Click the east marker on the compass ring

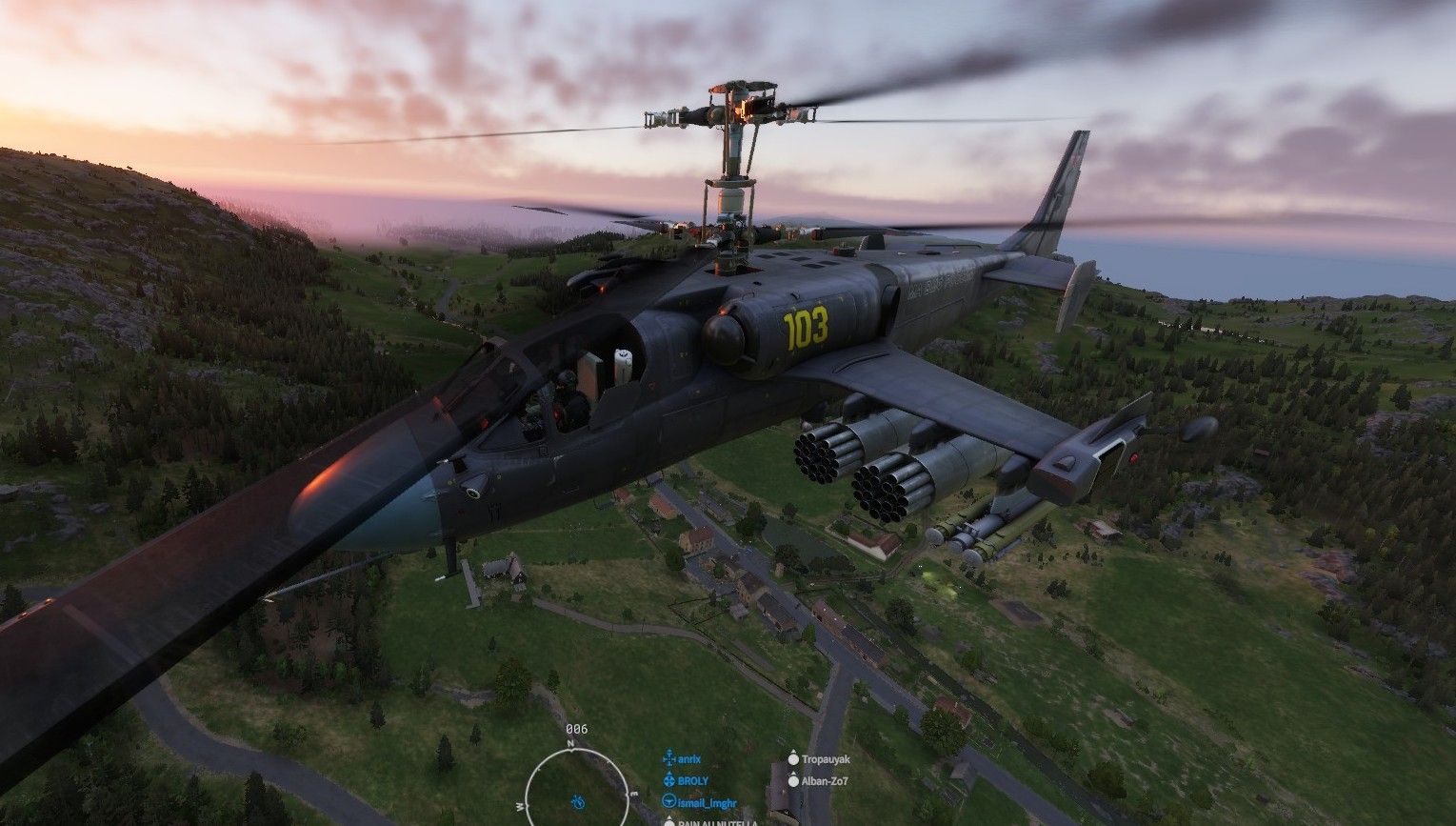[x=633, y=794]
